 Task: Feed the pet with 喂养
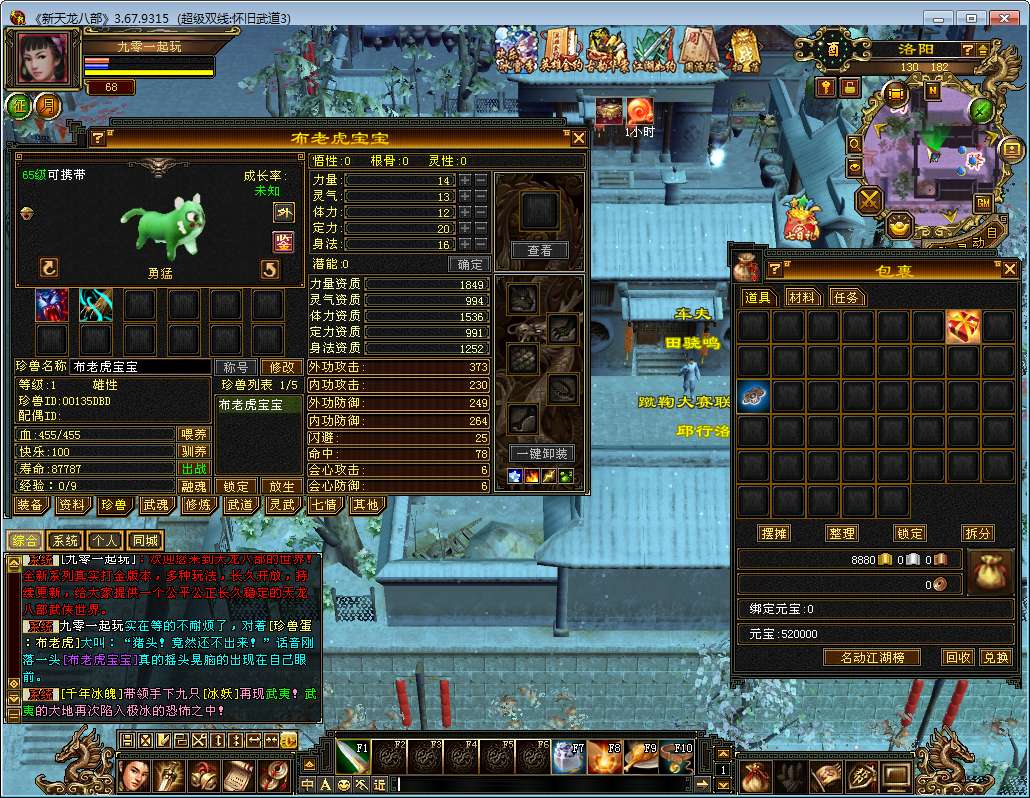(194, 434)
